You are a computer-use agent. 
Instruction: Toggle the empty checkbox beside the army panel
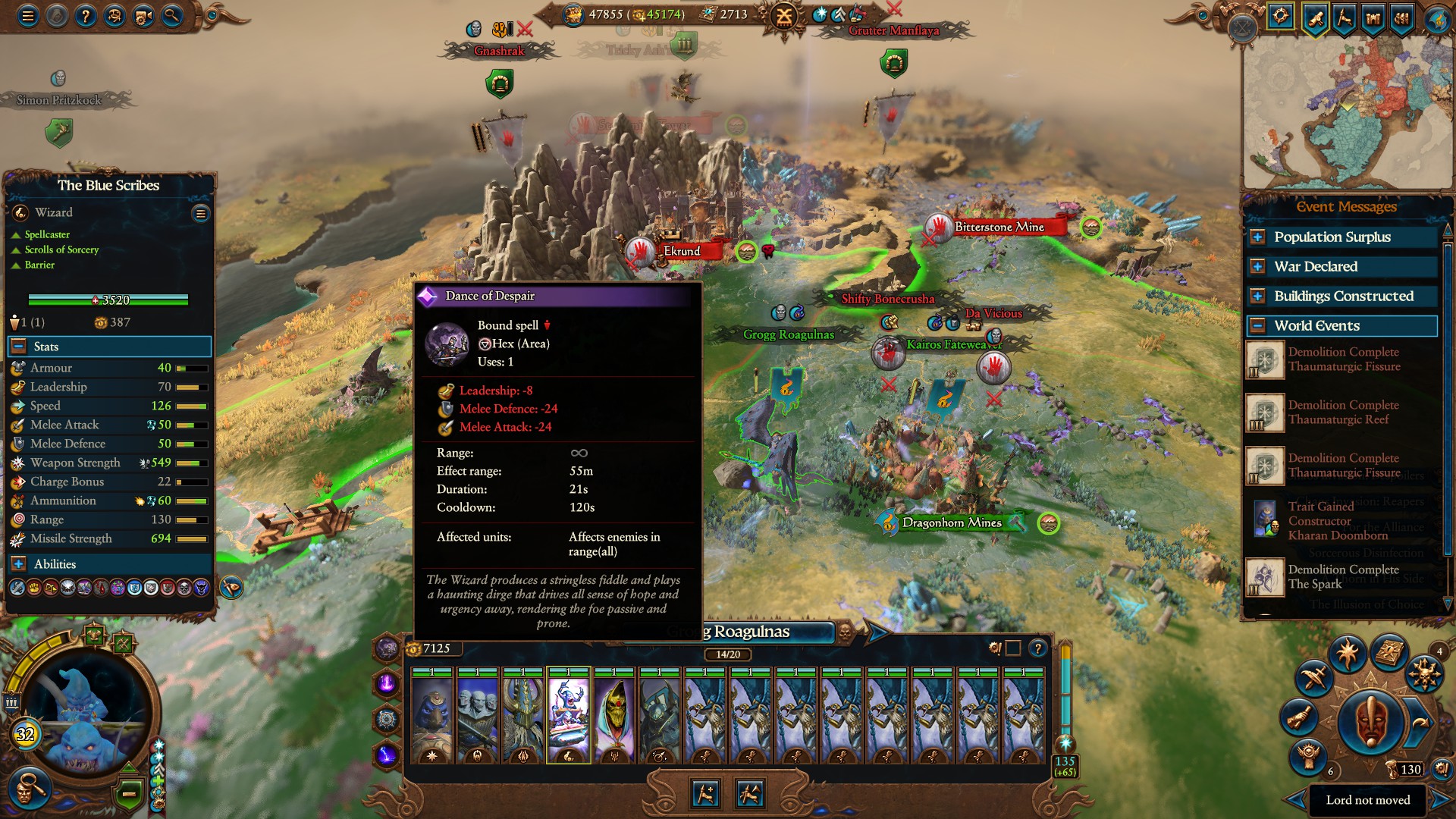point(1013,648)
